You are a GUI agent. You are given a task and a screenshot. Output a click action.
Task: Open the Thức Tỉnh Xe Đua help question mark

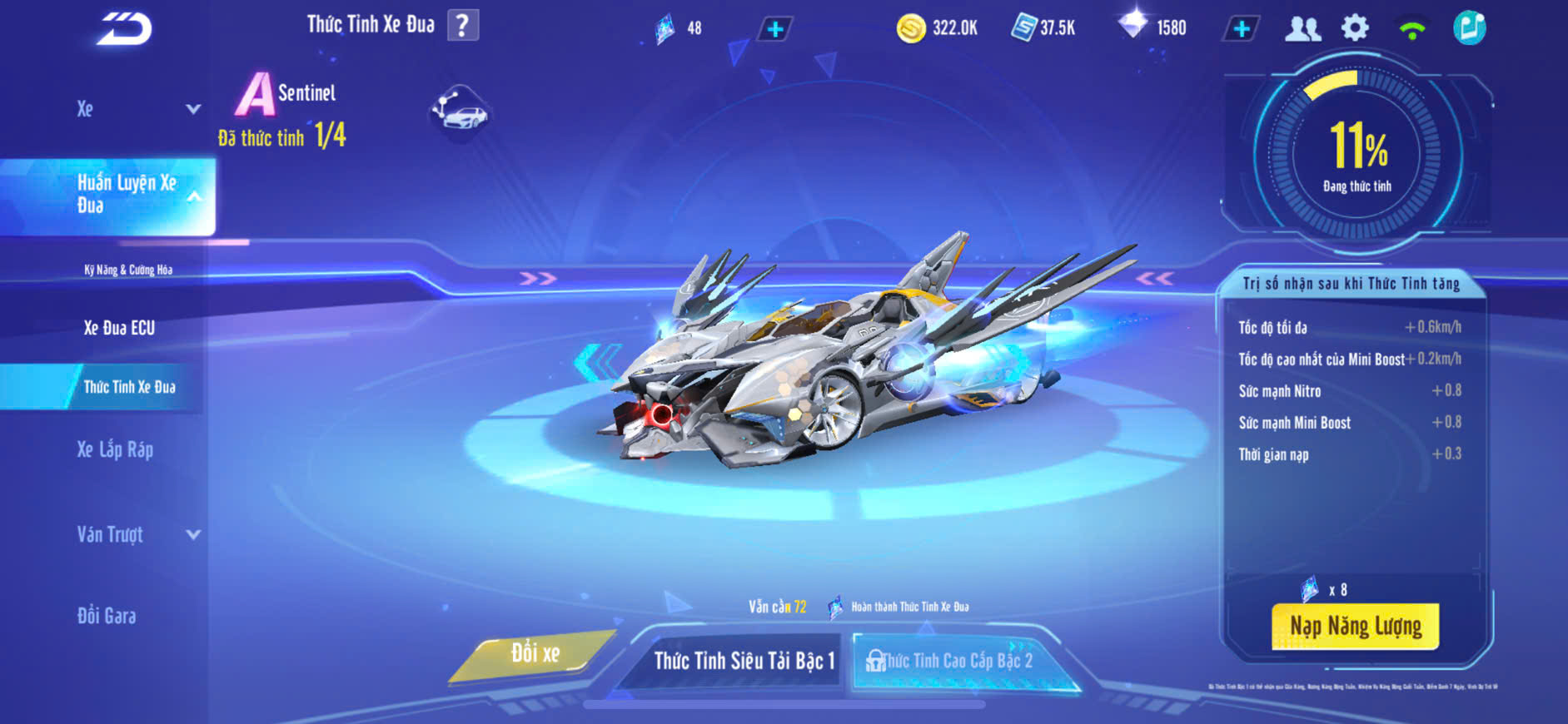pos(463,25)
